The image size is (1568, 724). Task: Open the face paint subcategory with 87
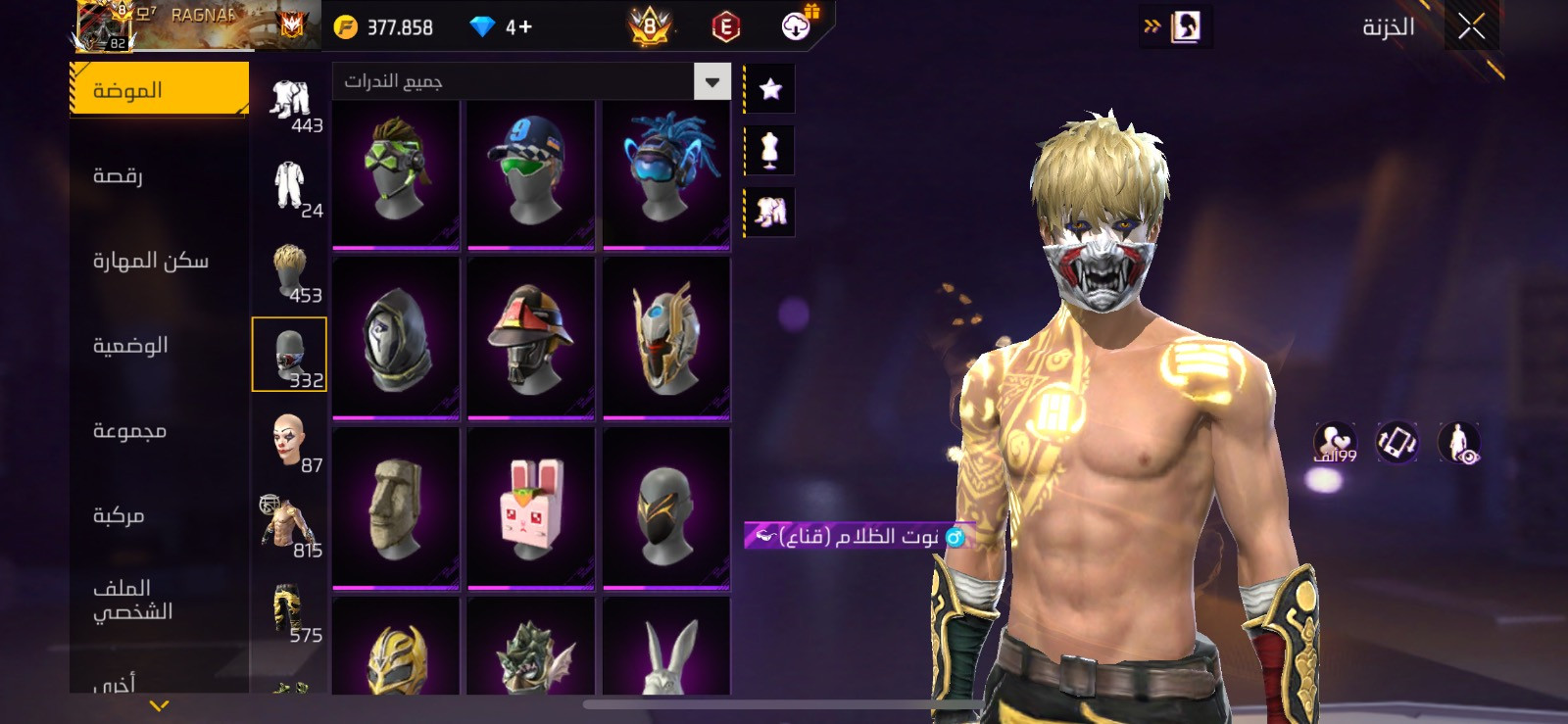point(290,442)
